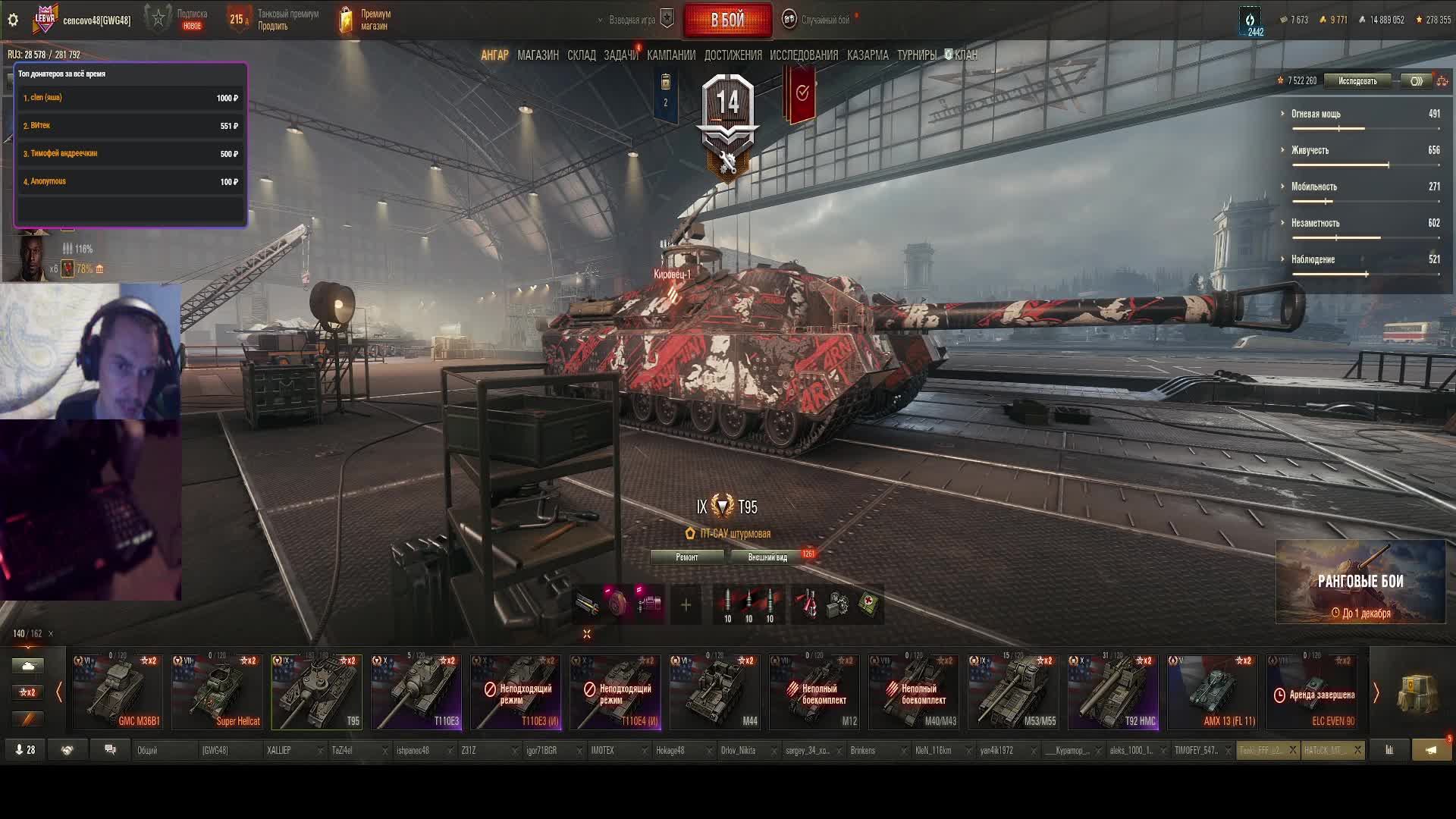Open the Общий general chat tab
Image resolution: width=1456 pixels, height=819 pixels.
click(x=148, y=751)
